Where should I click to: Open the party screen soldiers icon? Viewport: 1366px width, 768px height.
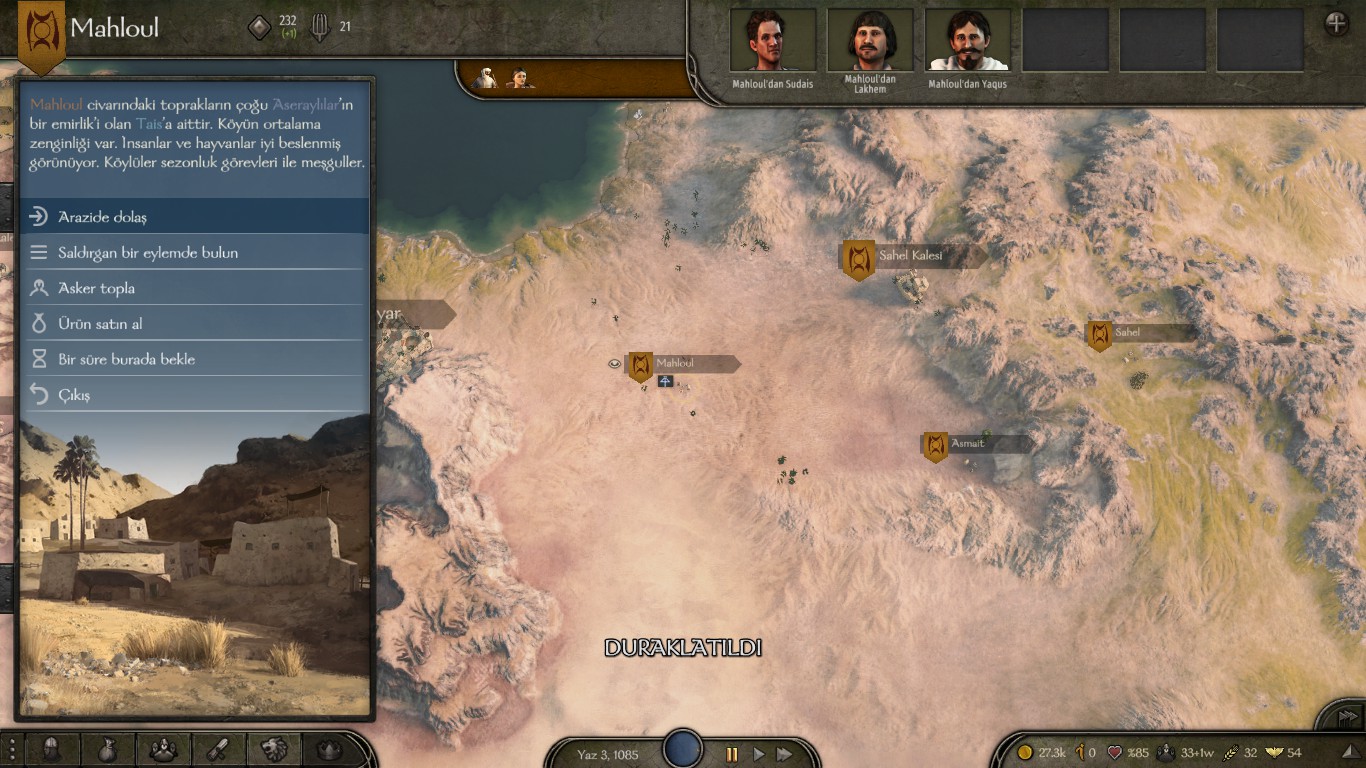163,749
